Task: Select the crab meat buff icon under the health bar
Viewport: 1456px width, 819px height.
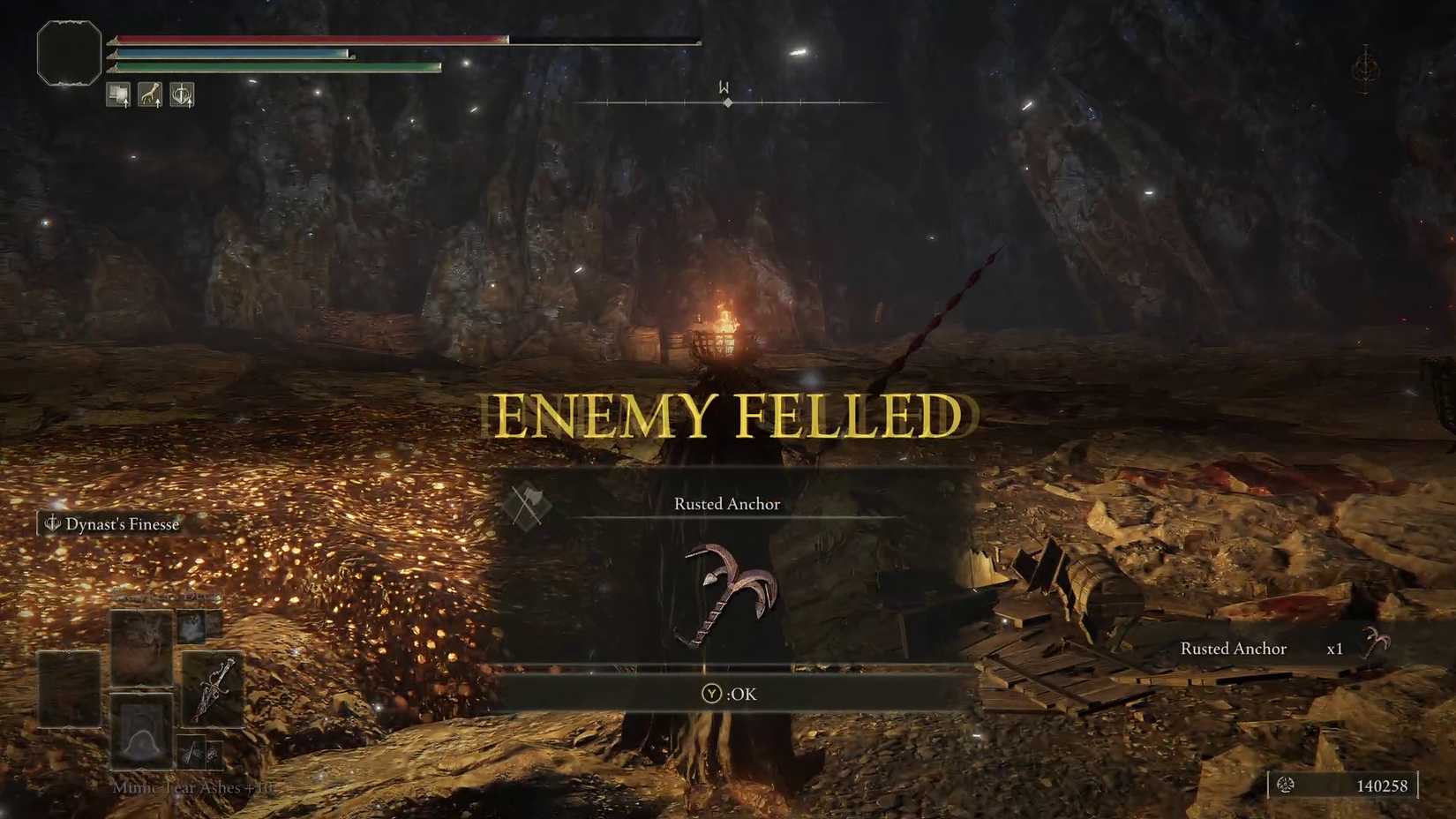Action: (x=117, y=94)
